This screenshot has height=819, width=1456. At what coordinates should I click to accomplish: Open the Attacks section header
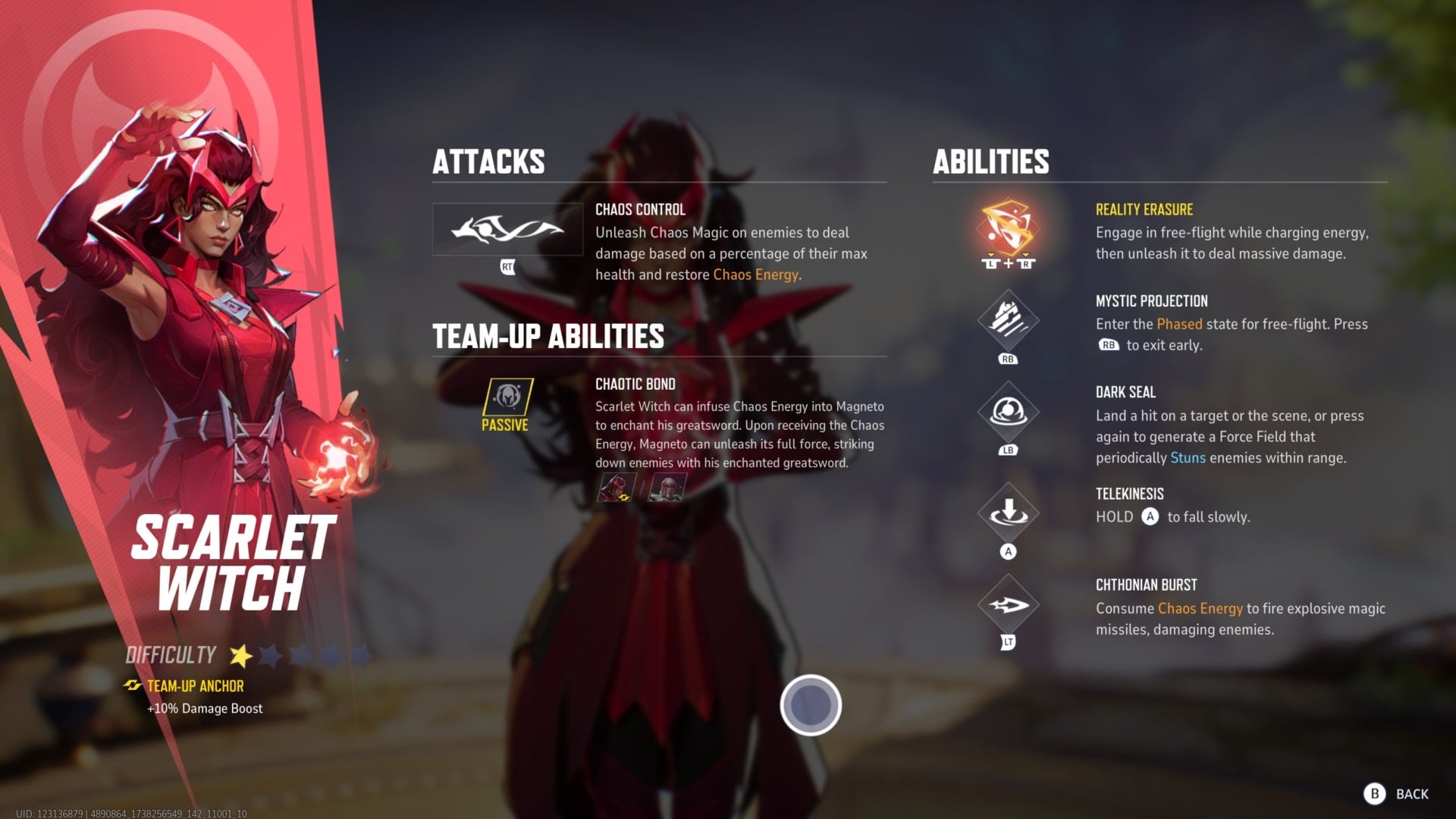(x=489, y=161)
